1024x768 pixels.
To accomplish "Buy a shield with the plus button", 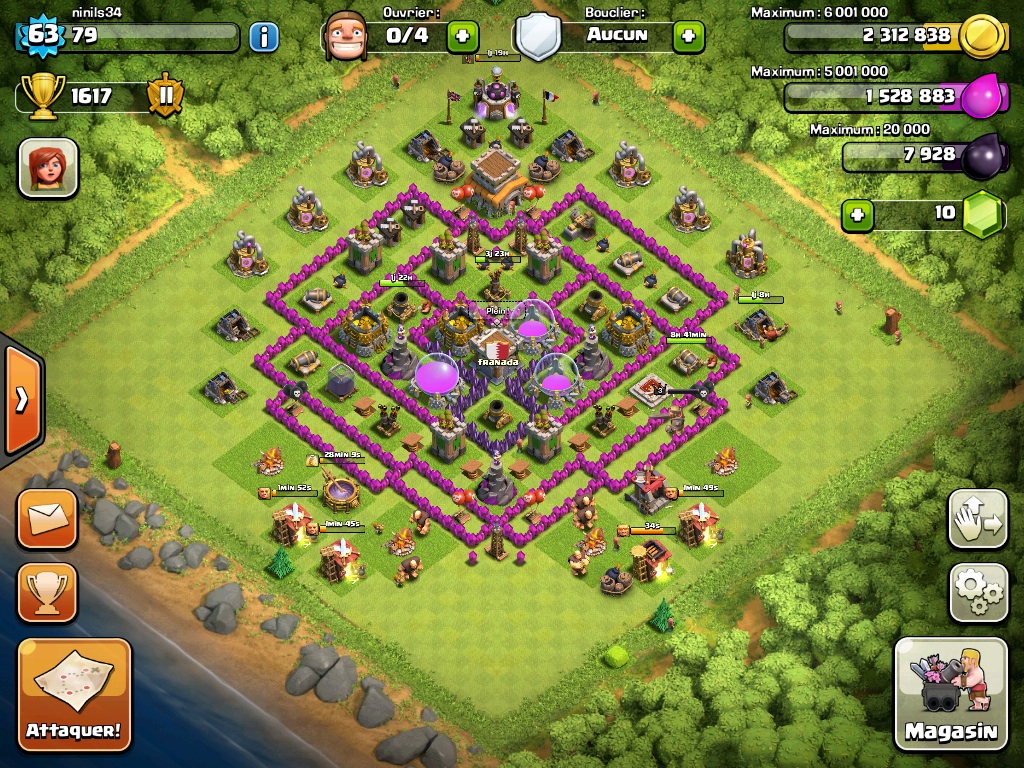I will click(x=688, y=37).
